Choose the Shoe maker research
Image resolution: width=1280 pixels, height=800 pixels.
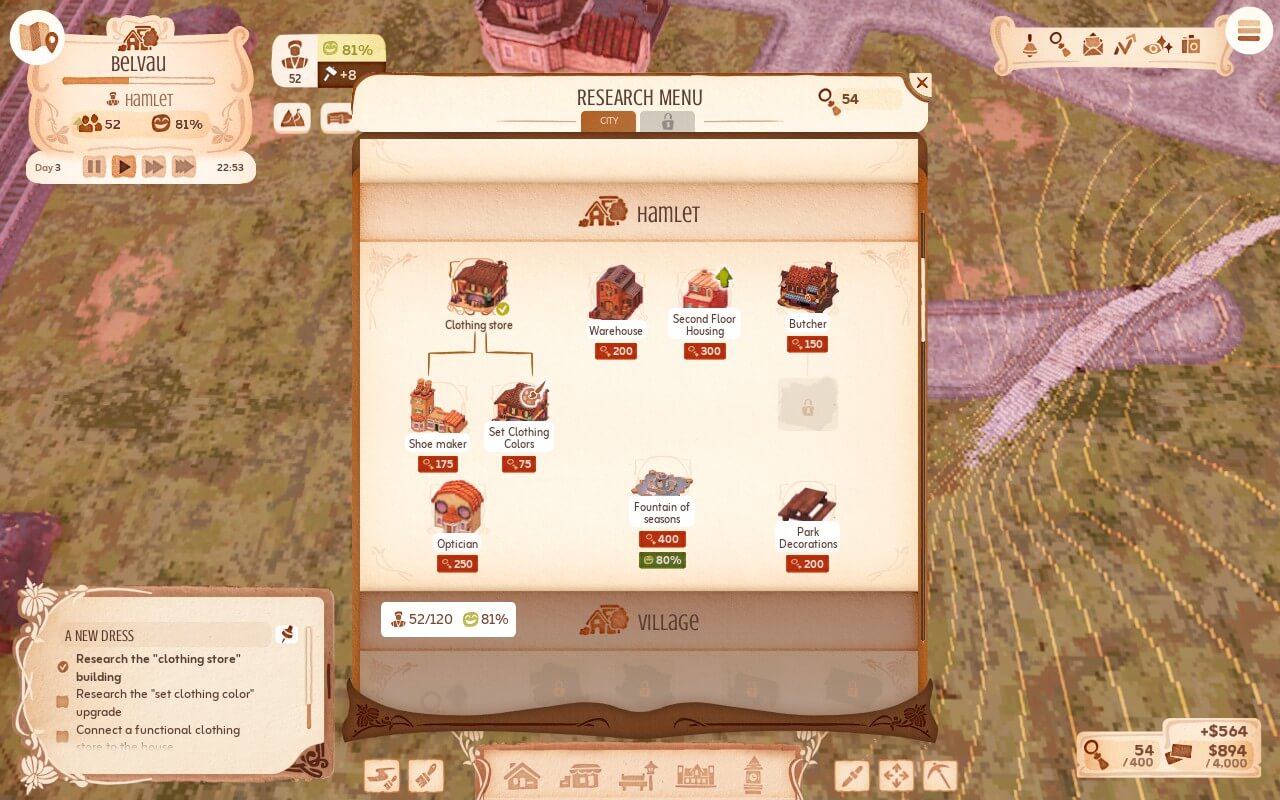coord(438,408)
